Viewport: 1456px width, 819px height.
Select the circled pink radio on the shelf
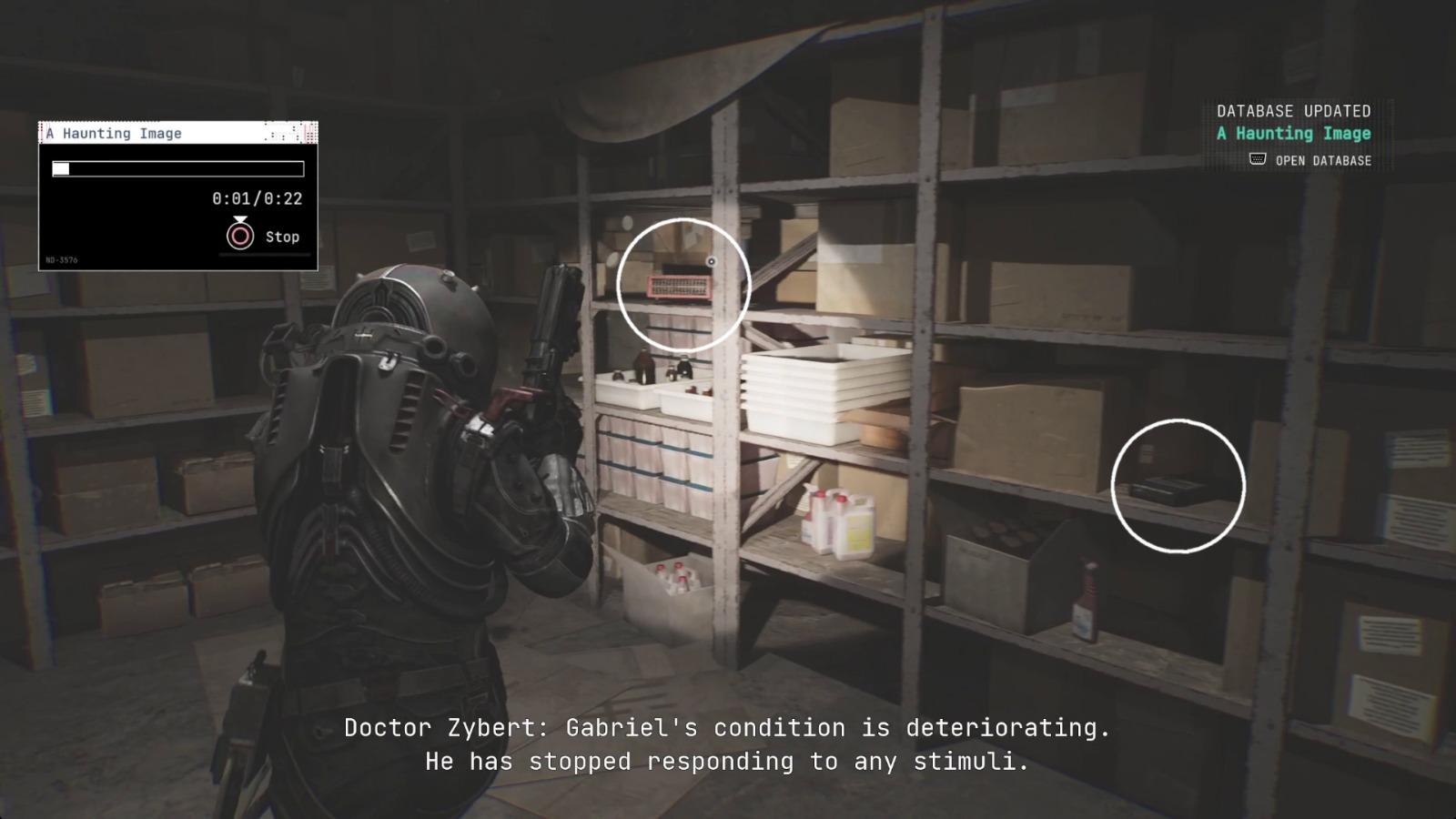click(x=680, y=285)
